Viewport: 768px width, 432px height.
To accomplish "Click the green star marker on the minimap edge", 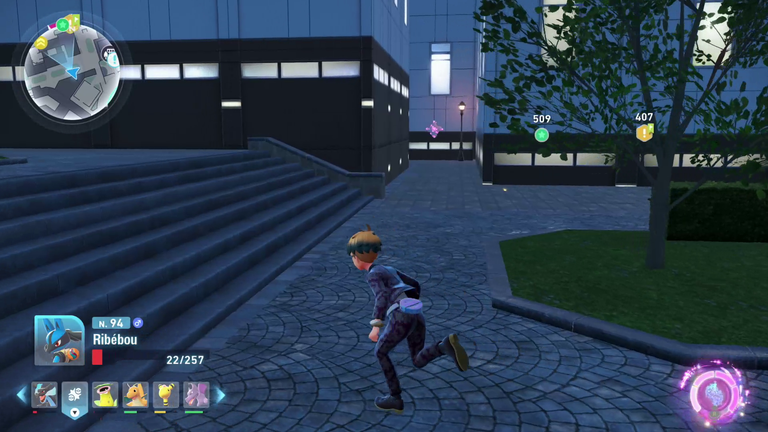I will 63,24.
